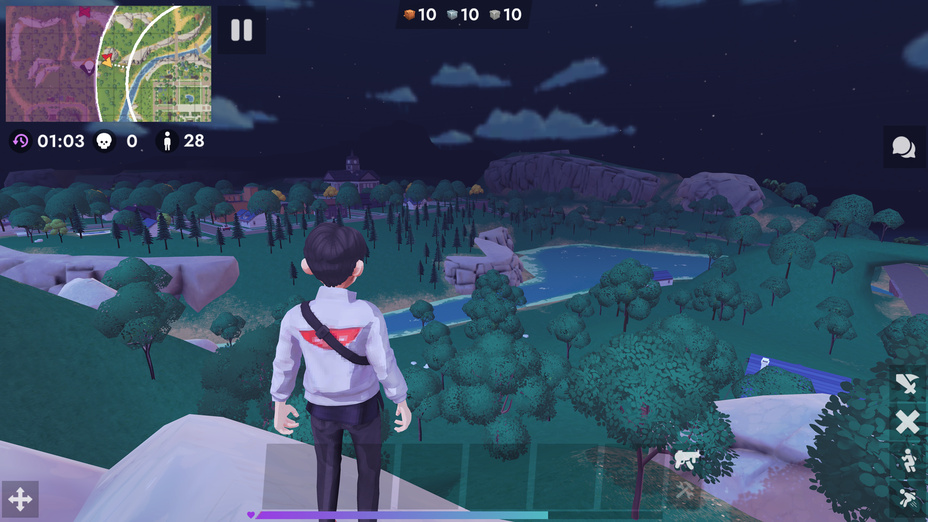This screenshot has height=522, width=928.
Task: Click the X cancel button
Action: tap(907, 422)
